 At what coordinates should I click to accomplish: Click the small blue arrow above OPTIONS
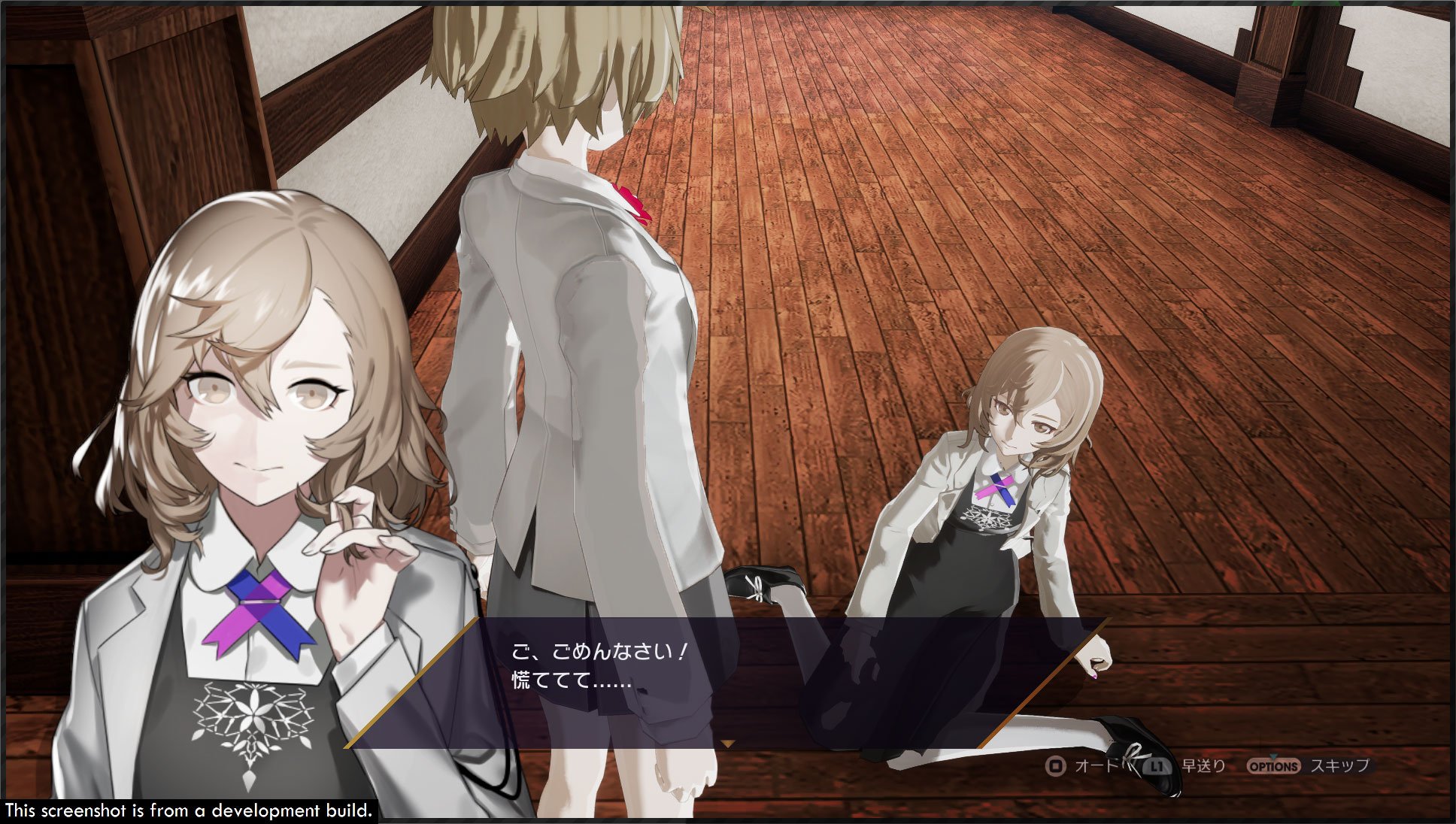pos(1274,756)
